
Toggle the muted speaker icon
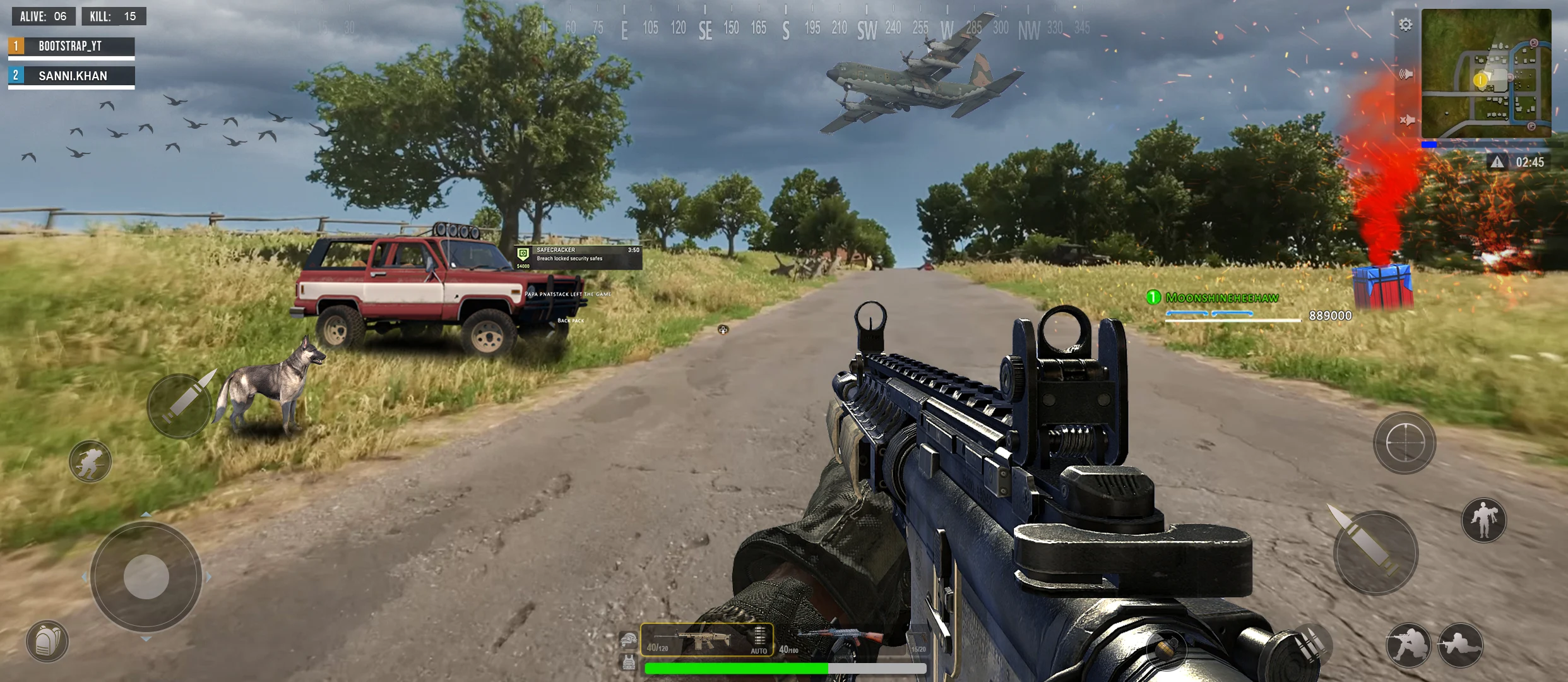point(1406,120)
